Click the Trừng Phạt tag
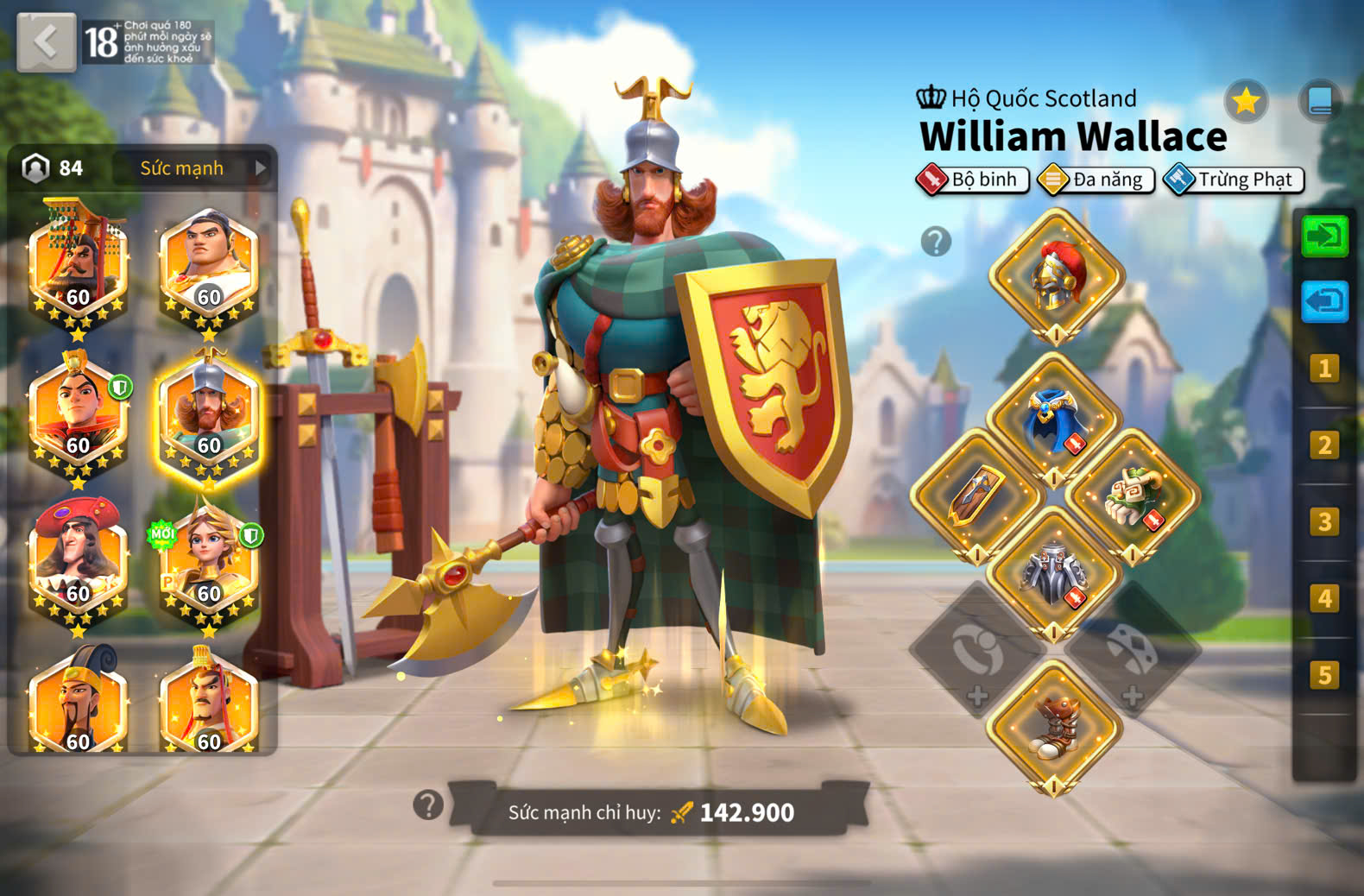This screenshot has width=1364, height=896. [1234, 180]
